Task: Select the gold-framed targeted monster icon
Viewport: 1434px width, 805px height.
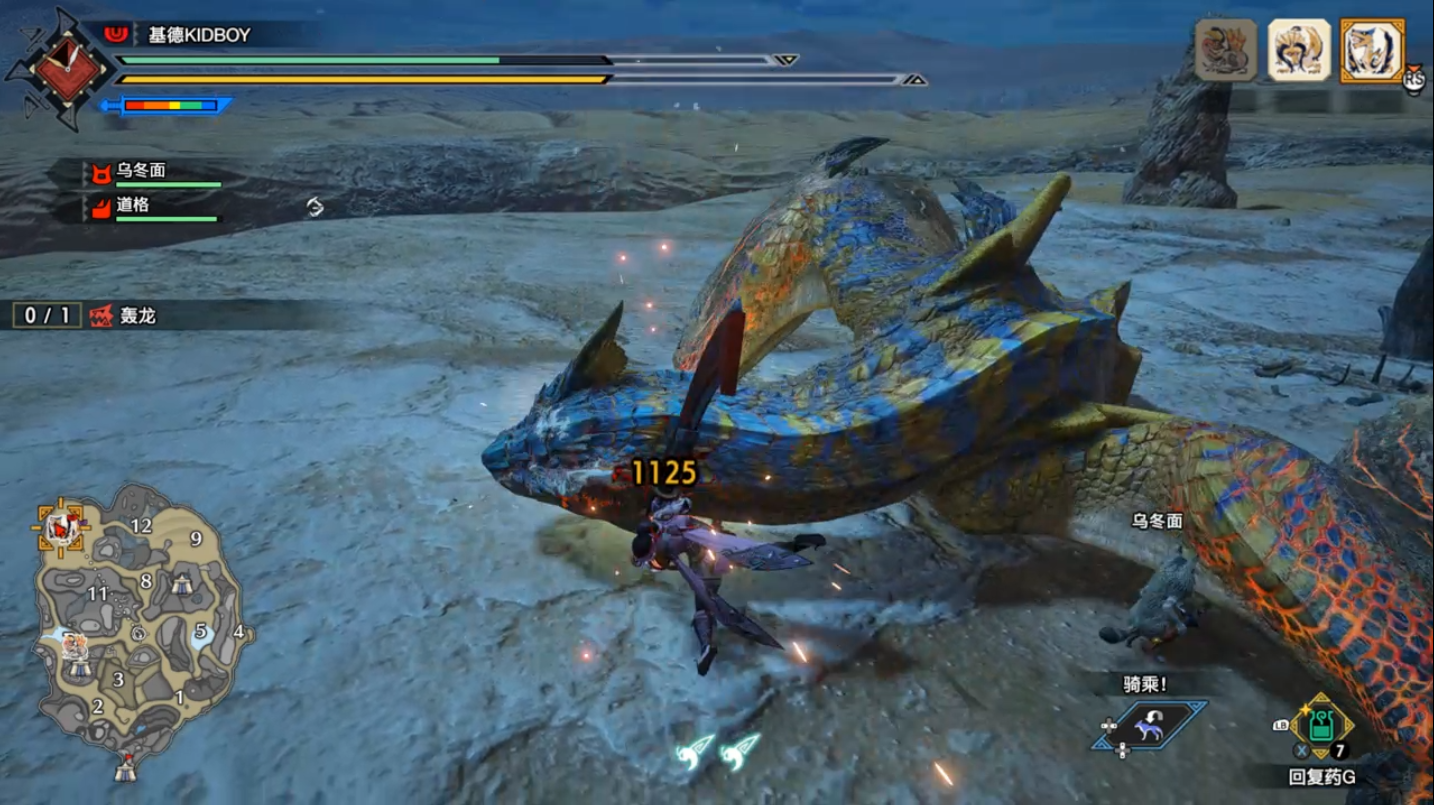Action: coord(1372,50)
